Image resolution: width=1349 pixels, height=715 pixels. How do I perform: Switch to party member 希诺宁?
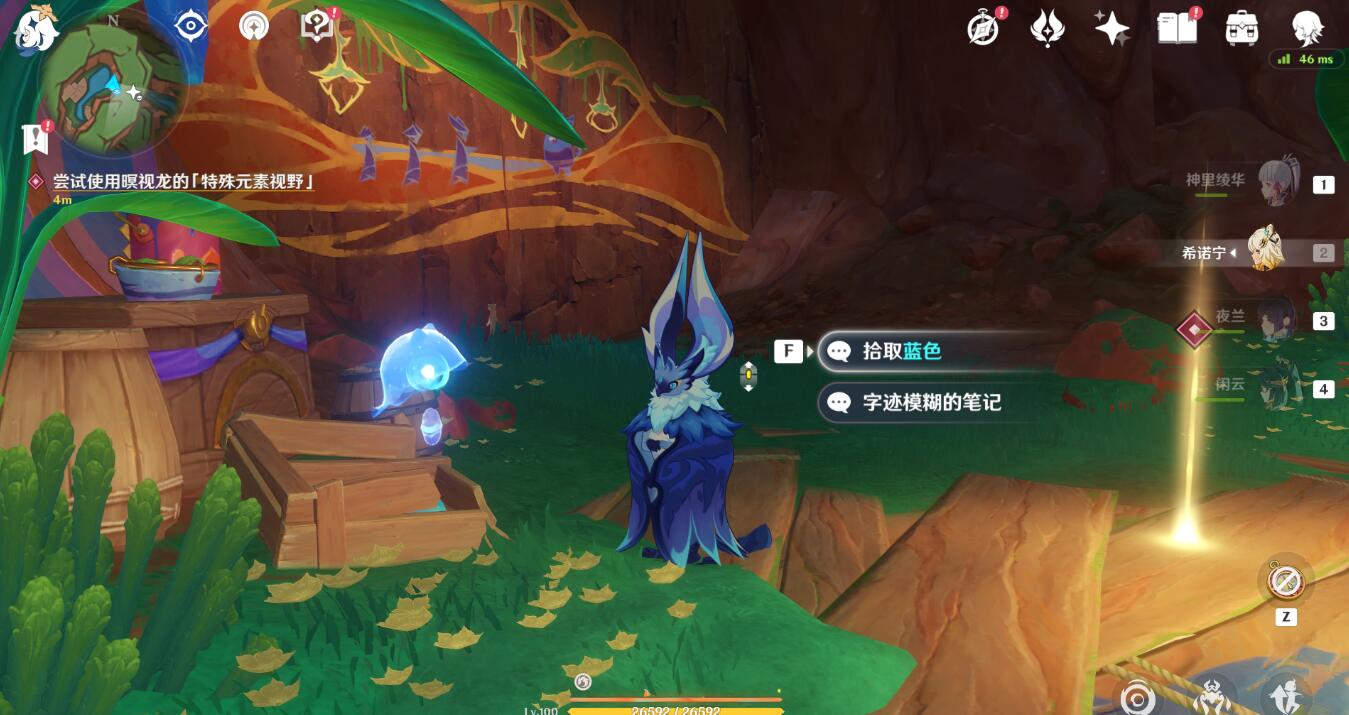coord(1267,252)
